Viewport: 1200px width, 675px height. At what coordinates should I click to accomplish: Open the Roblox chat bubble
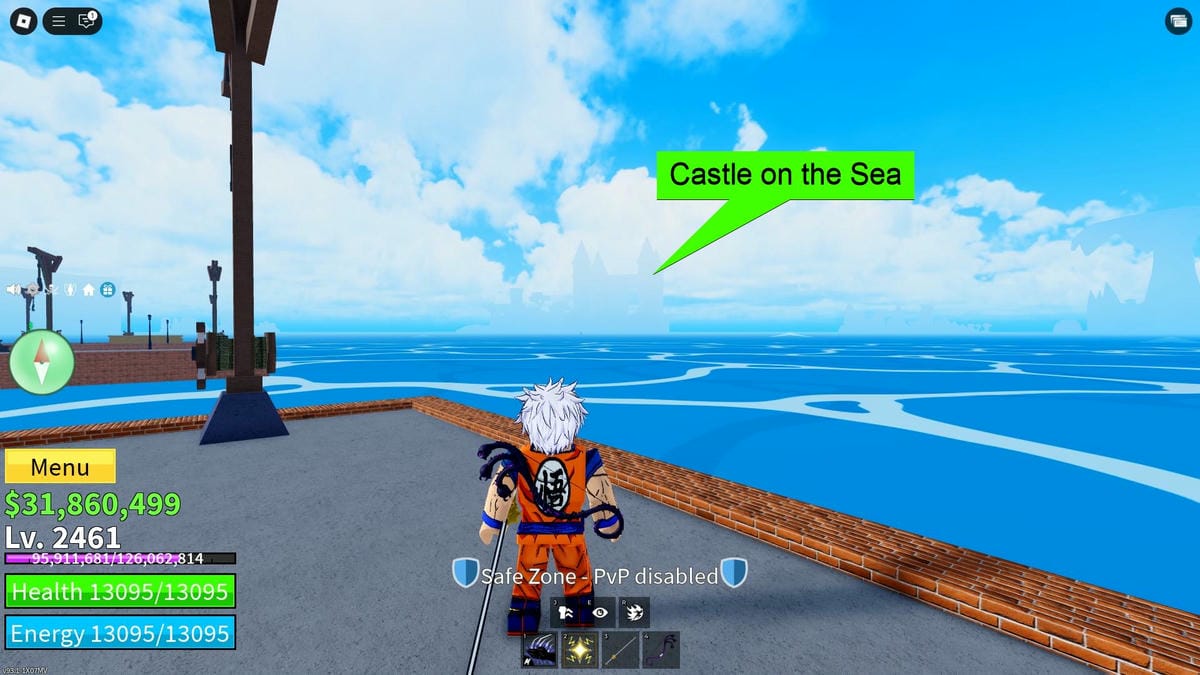(86, 20)
